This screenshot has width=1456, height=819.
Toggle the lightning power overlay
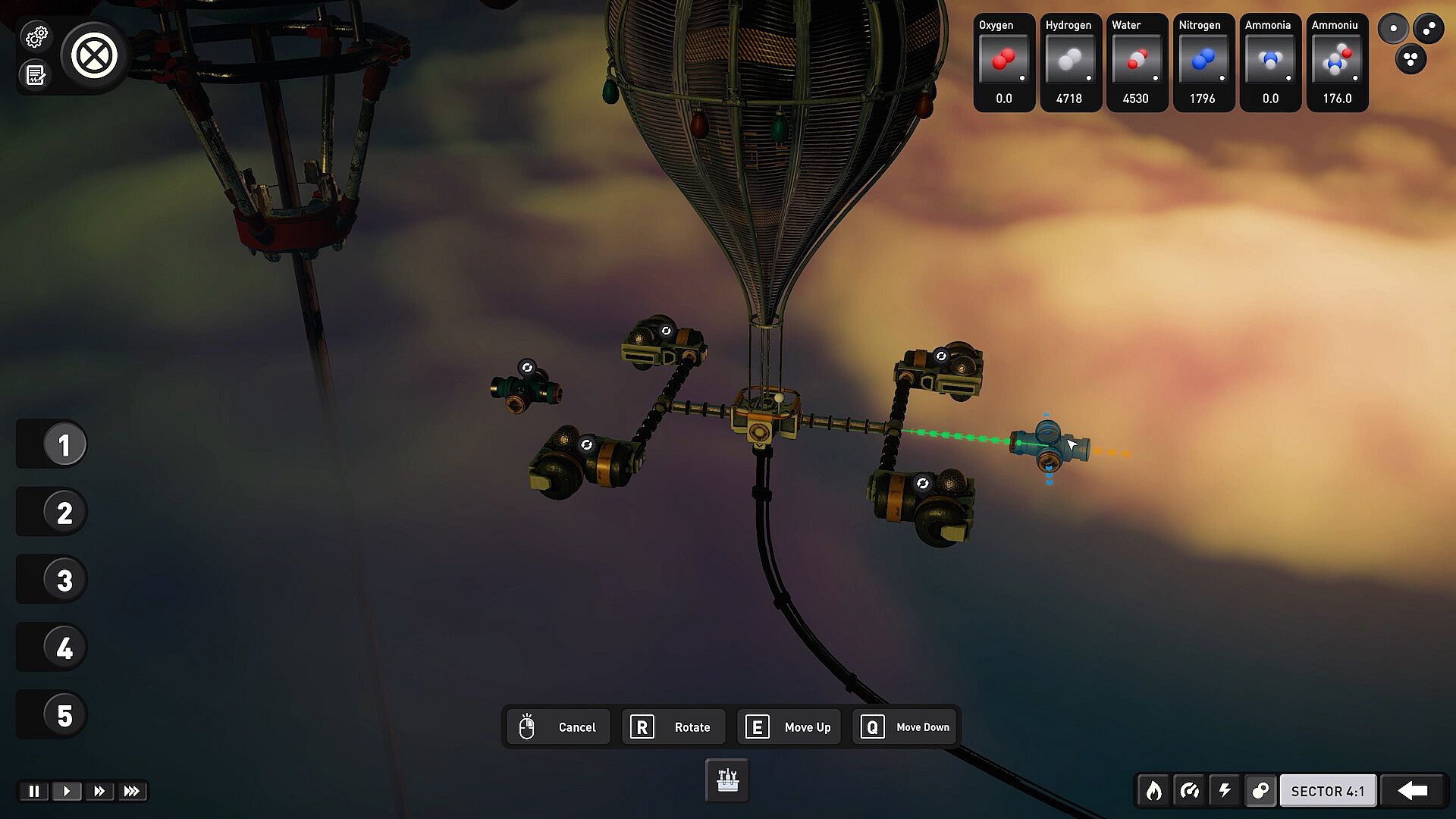(x=1225, y=791)
